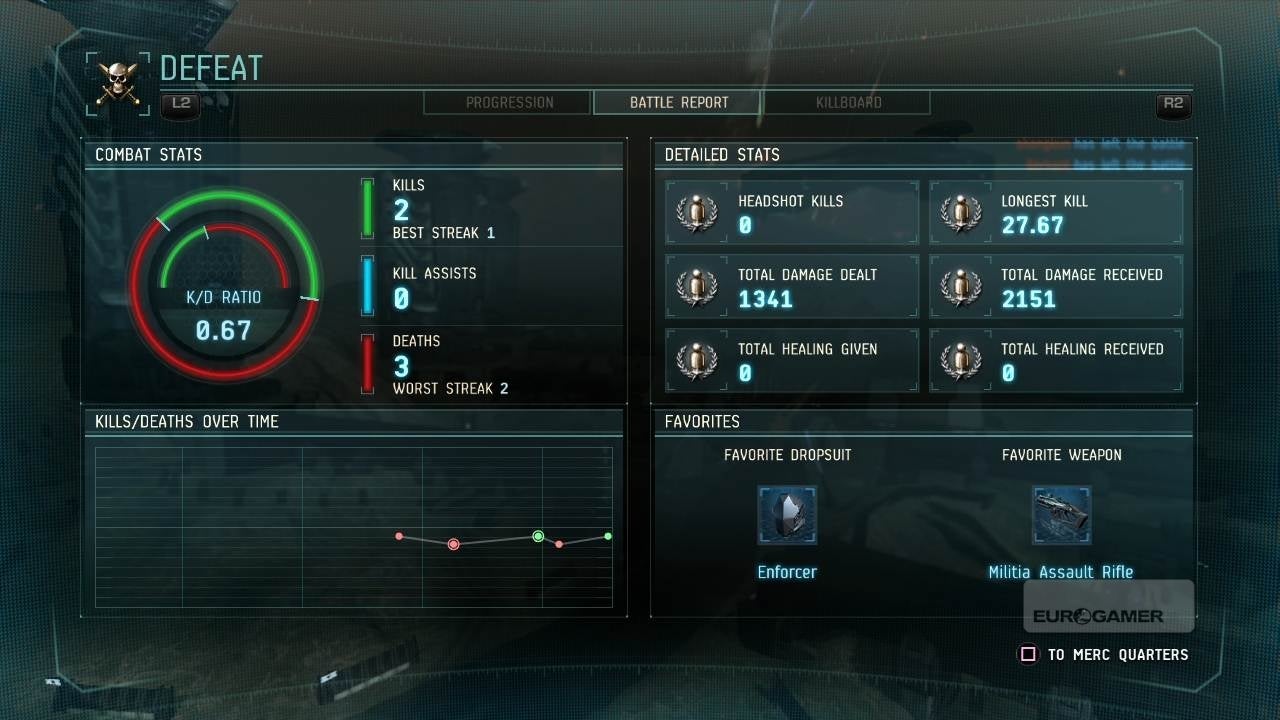The width and height of the screenshot is (1280, 720).
Task: Select the Battle Report tab
Action: click(678, 103)
